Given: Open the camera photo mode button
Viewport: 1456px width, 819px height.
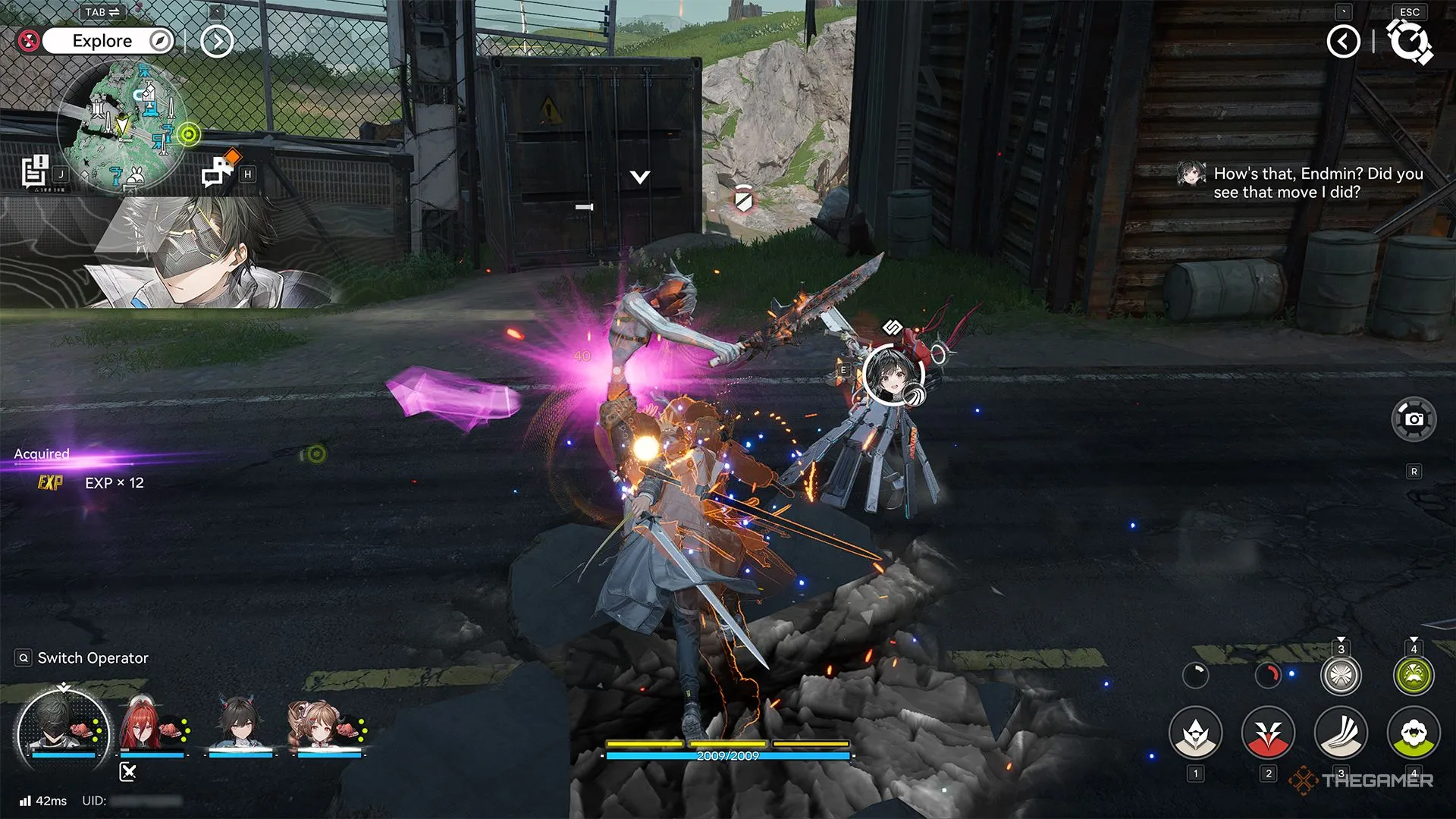Looking at the screenshot, I should pos(1414,419).
